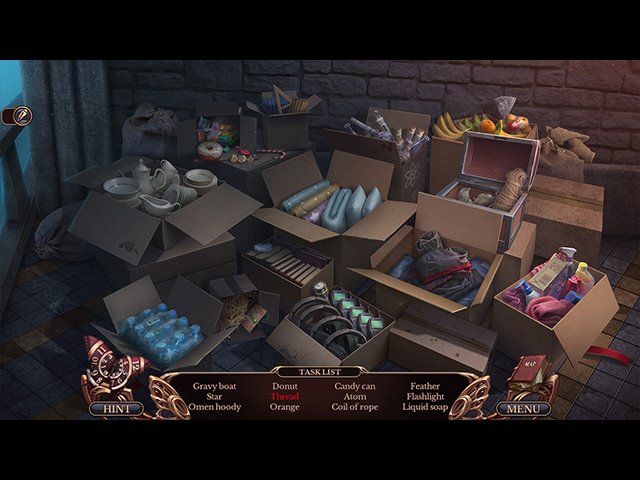Click the 'Feather' task entry
This screenshot has width=640, height=480.
tap(425, 385)
